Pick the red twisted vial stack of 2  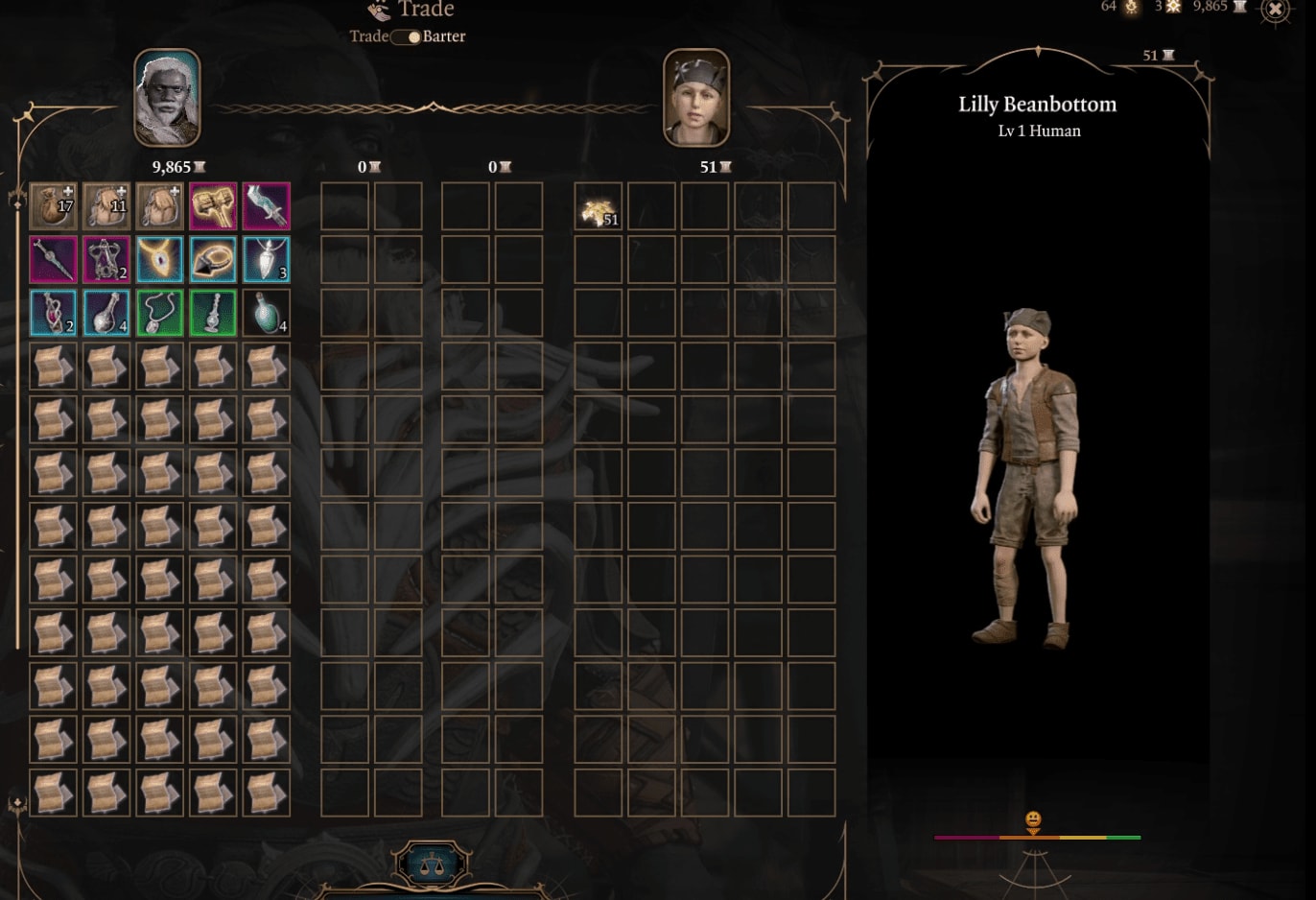[54, 314]
